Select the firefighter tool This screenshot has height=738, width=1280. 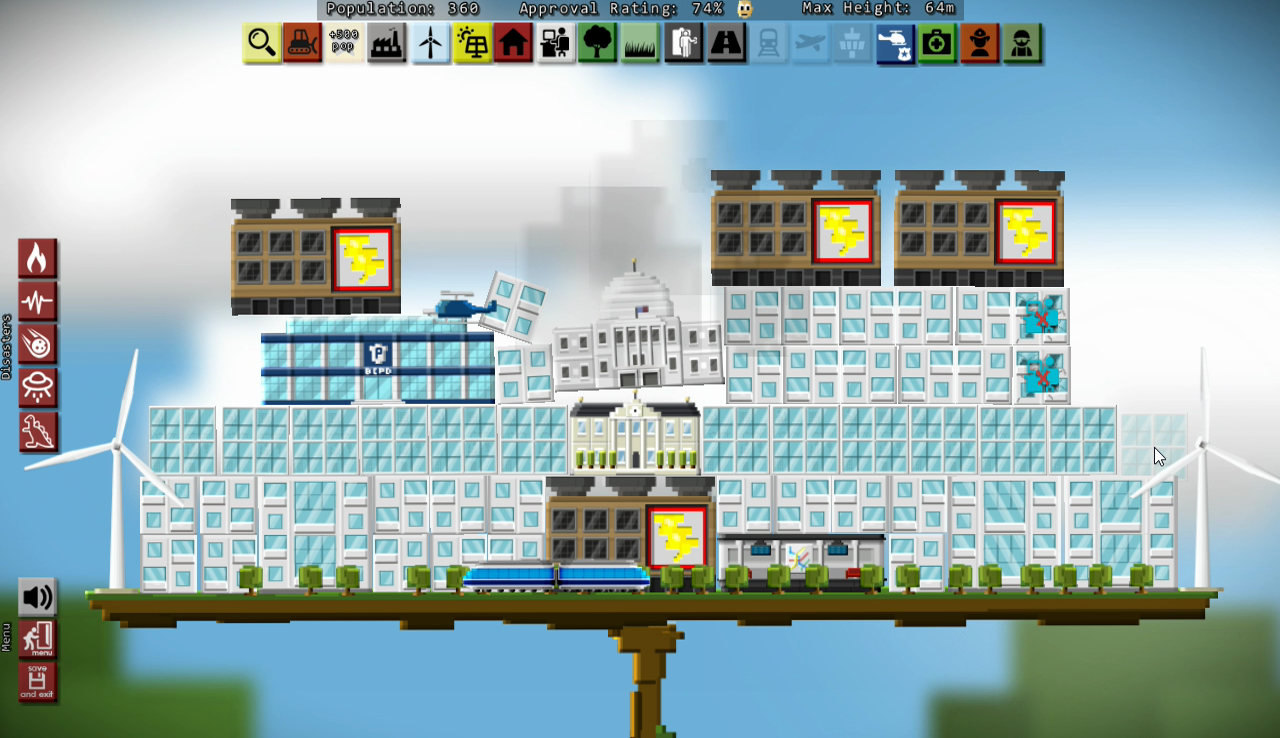[x=978, y=43]
